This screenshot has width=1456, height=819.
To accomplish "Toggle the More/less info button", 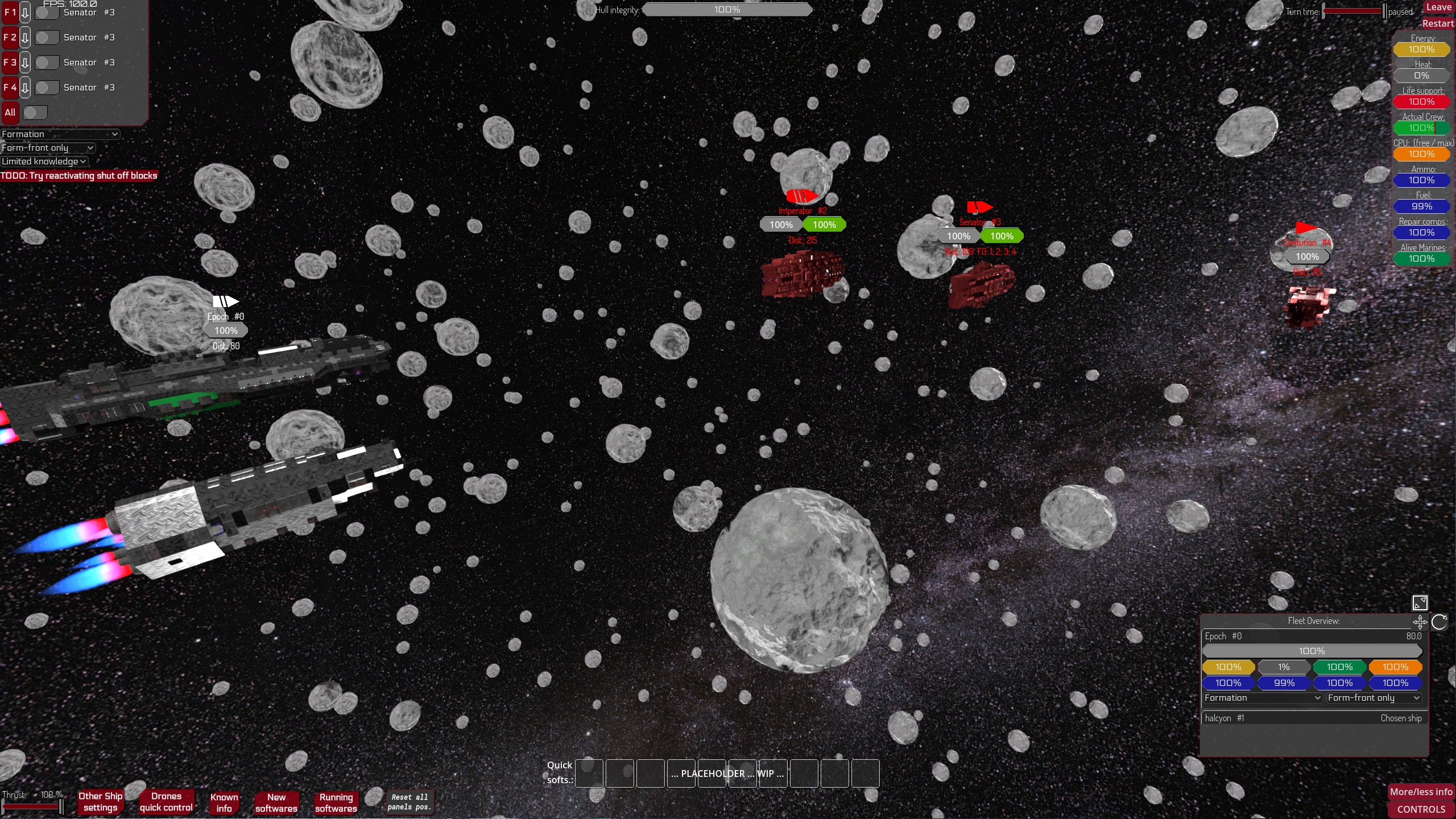I will (1421, 792).
